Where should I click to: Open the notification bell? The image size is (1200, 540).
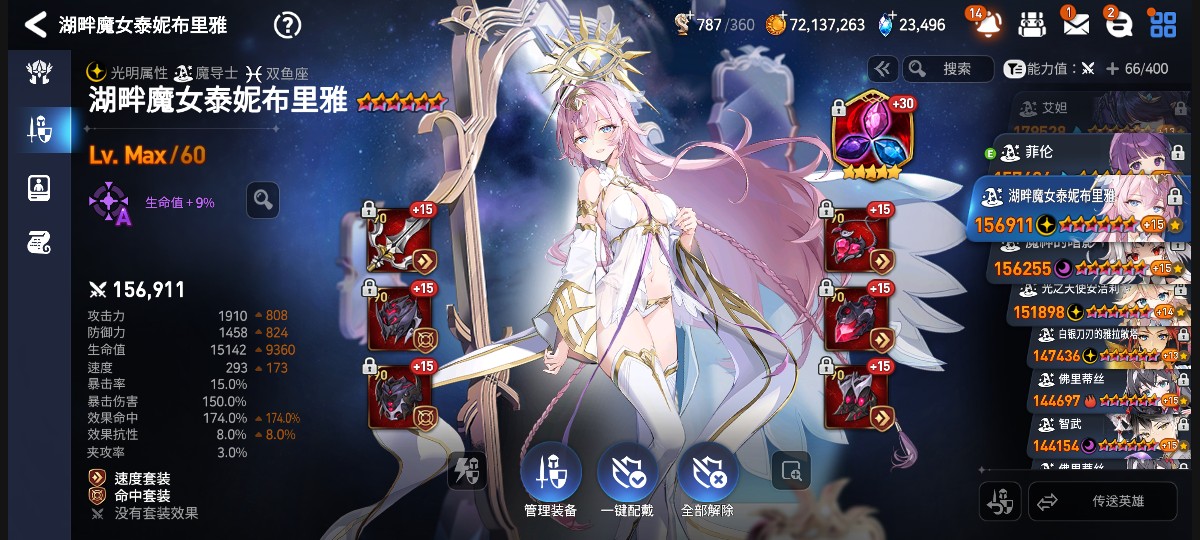point(986,23)
